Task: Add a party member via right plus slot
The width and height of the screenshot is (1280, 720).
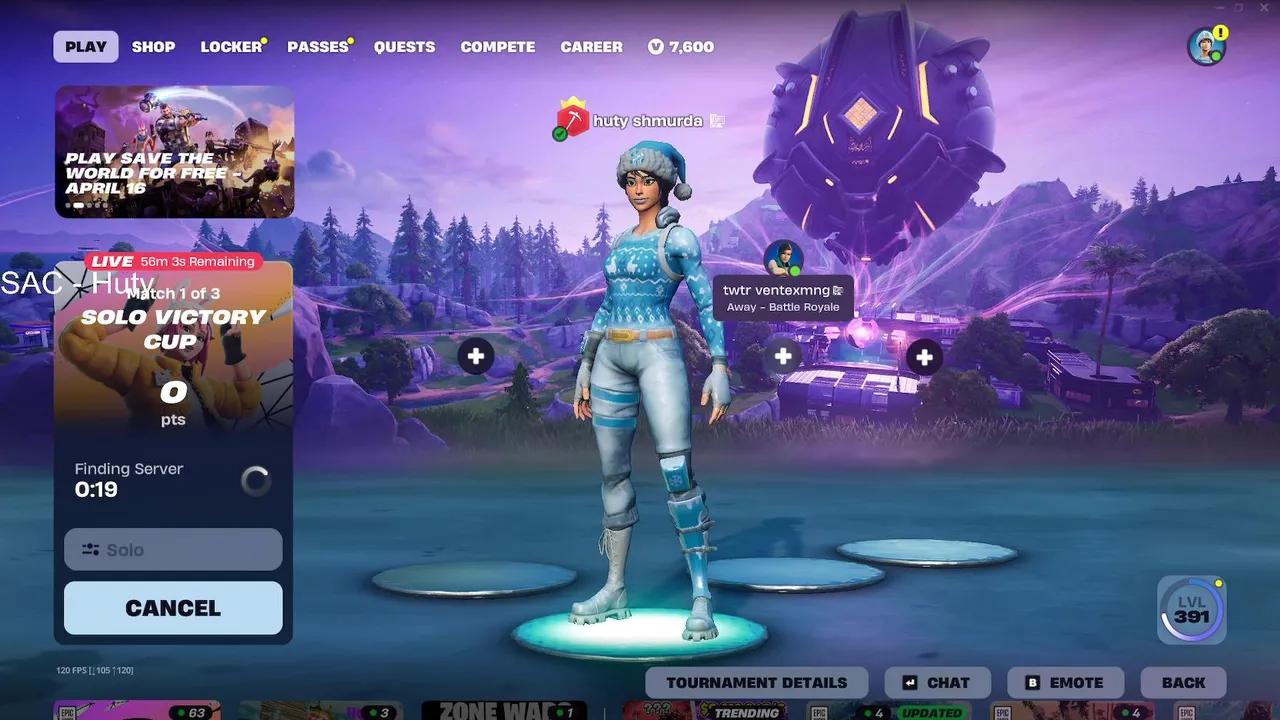Action: click(x=922, y=356)
